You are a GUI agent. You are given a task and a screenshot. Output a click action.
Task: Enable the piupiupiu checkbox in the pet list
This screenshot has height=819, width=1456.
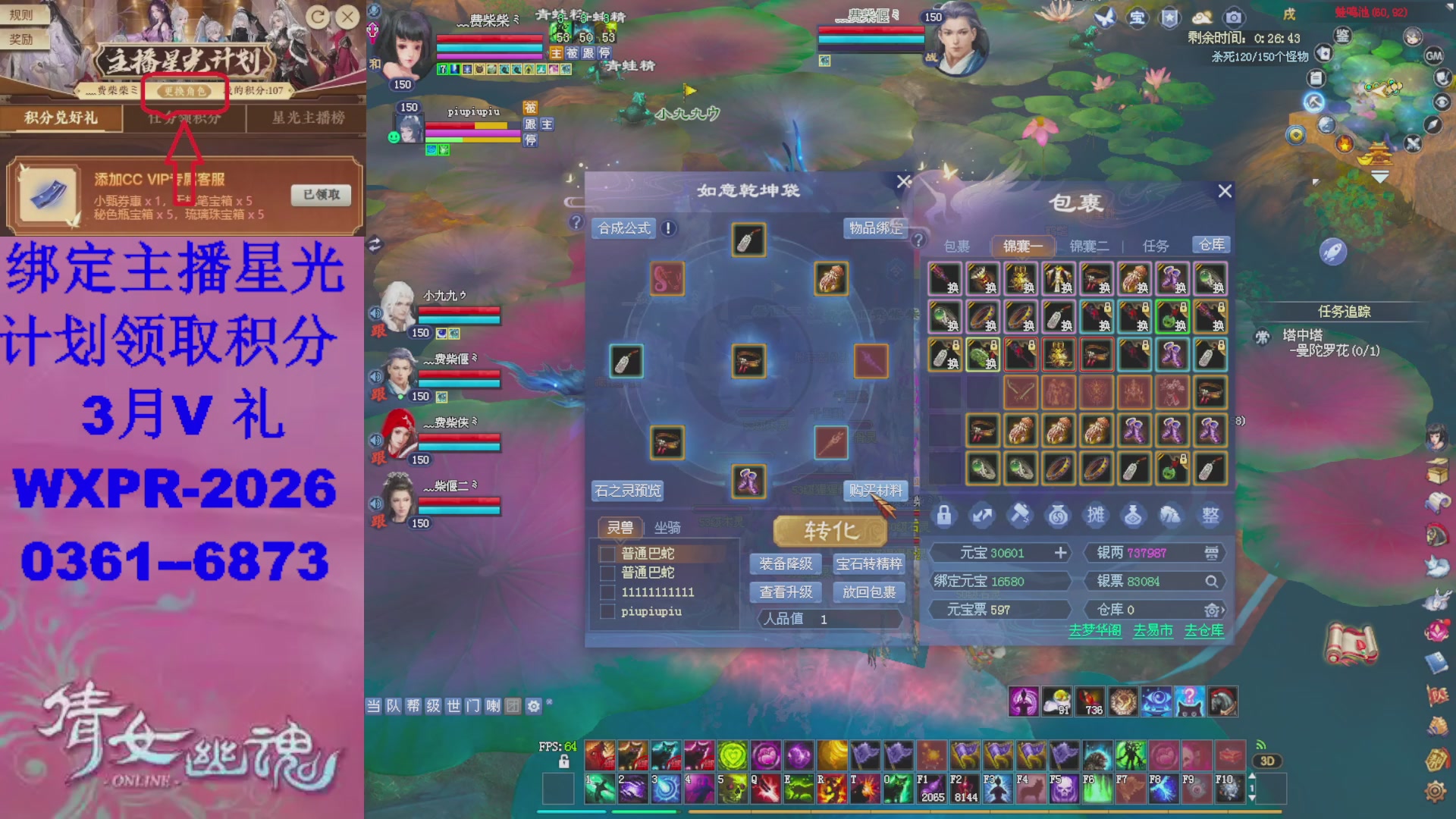point(607,611)
